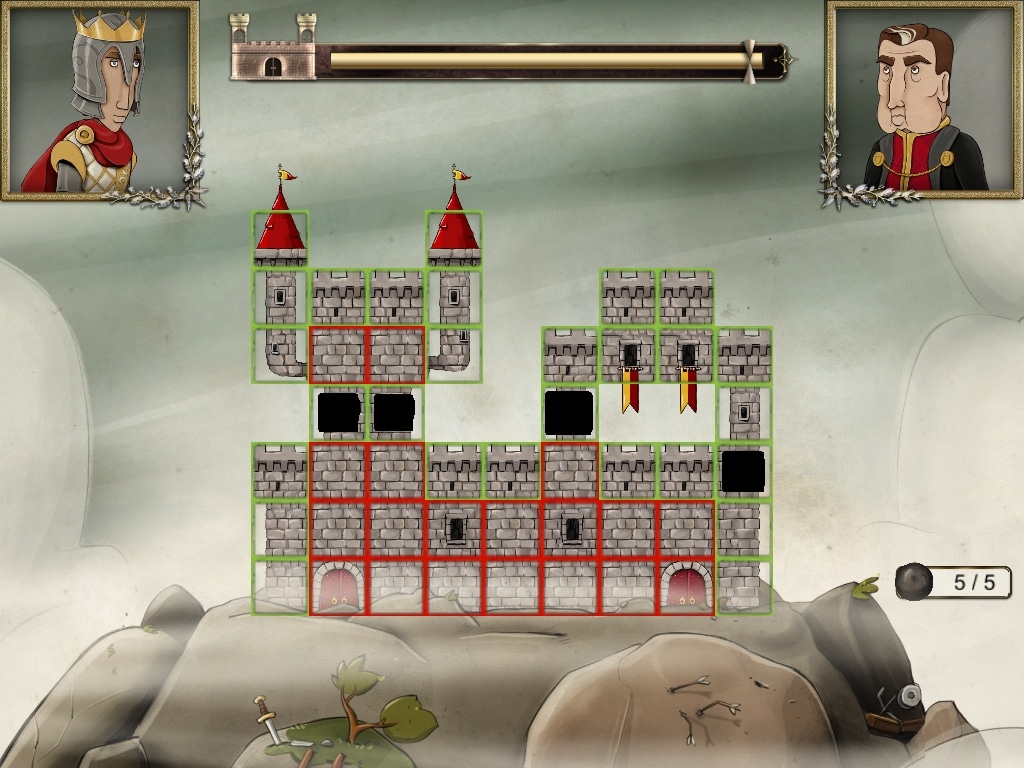Click the window tile beneath the left red roof

[280, 297]
